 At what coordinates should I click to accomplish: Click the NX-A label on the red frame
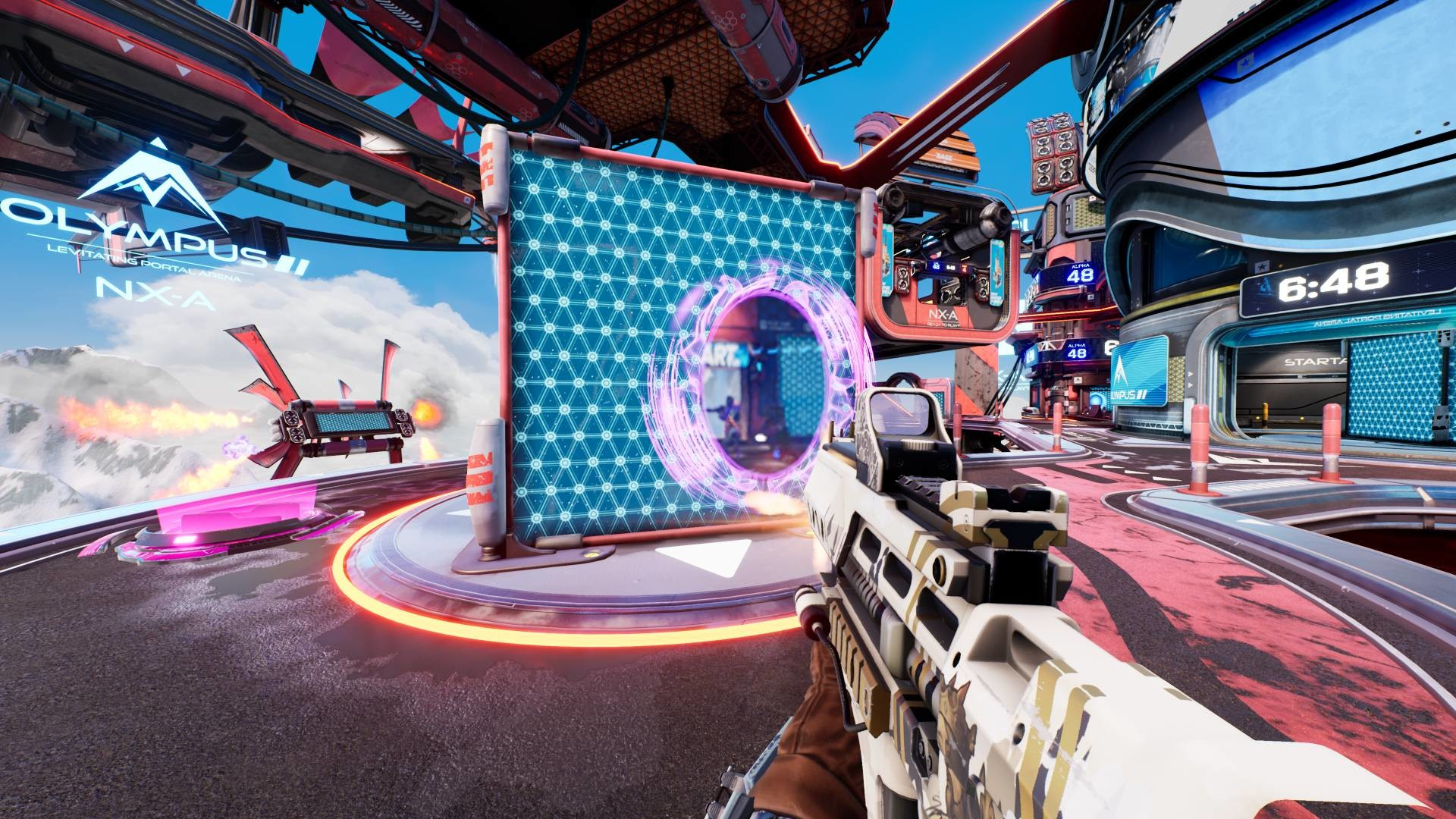[943, 315]
